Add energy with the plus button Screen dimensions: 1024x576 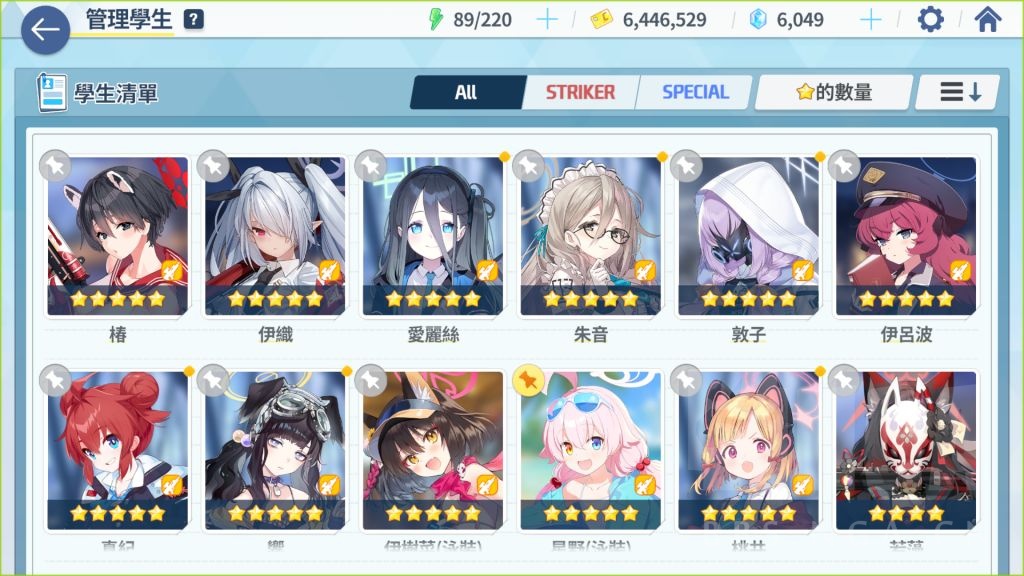click(547, 20)
